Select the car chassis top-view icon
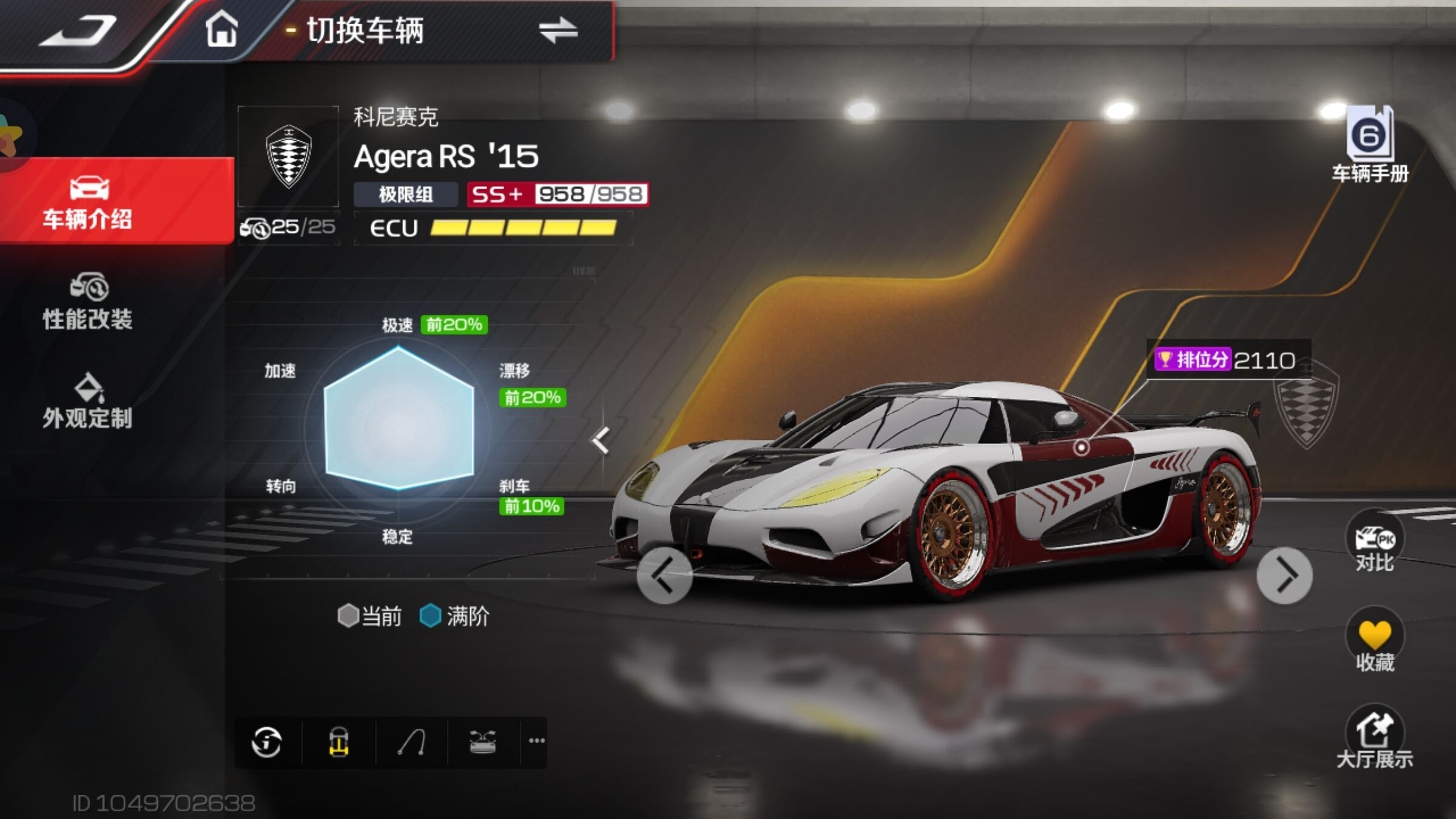 click(x=339, y=742)
